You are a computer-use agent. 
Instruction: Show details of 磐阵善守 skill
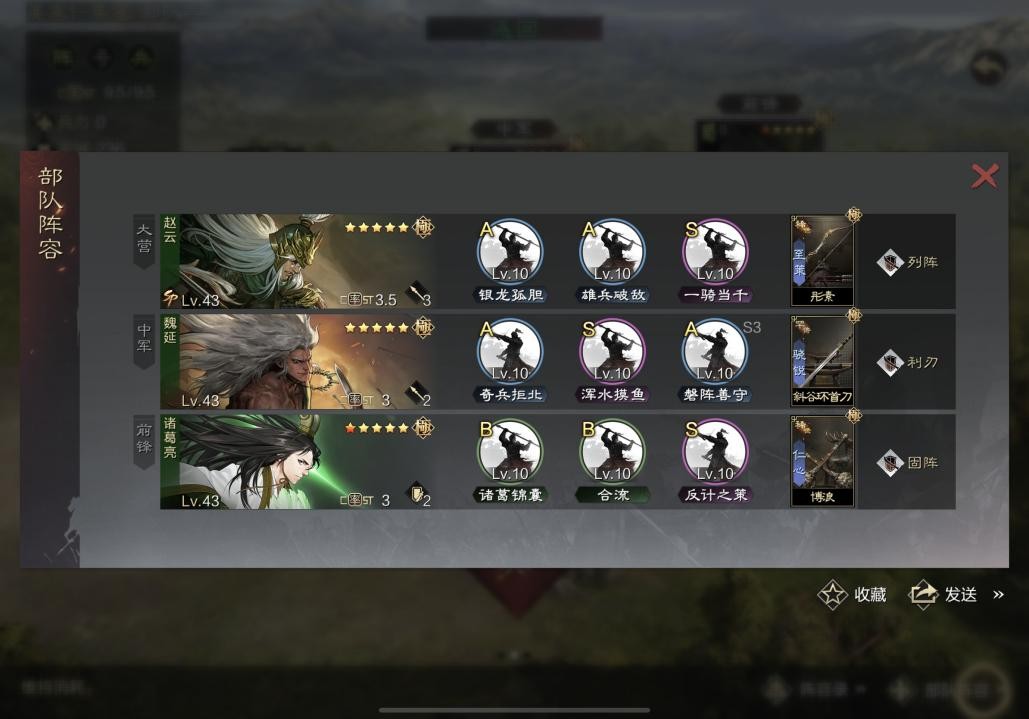[x=714, y=352]
